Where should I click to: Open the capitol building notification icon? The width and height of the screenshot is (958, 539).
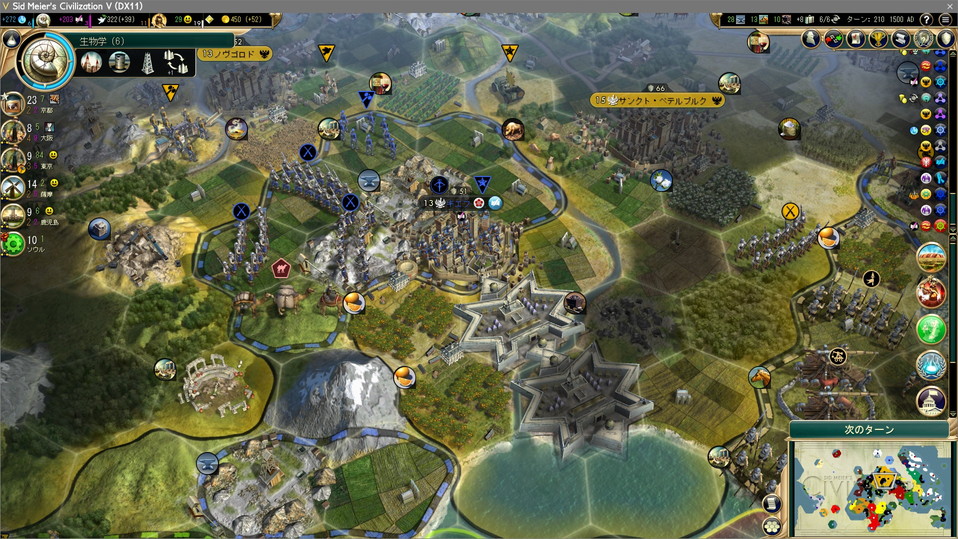pos(931,401)
